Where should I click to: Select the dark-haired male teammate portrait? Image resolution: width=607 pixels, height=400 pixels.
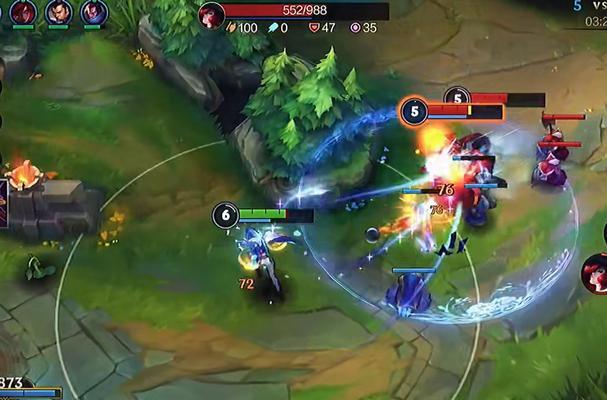58,12
